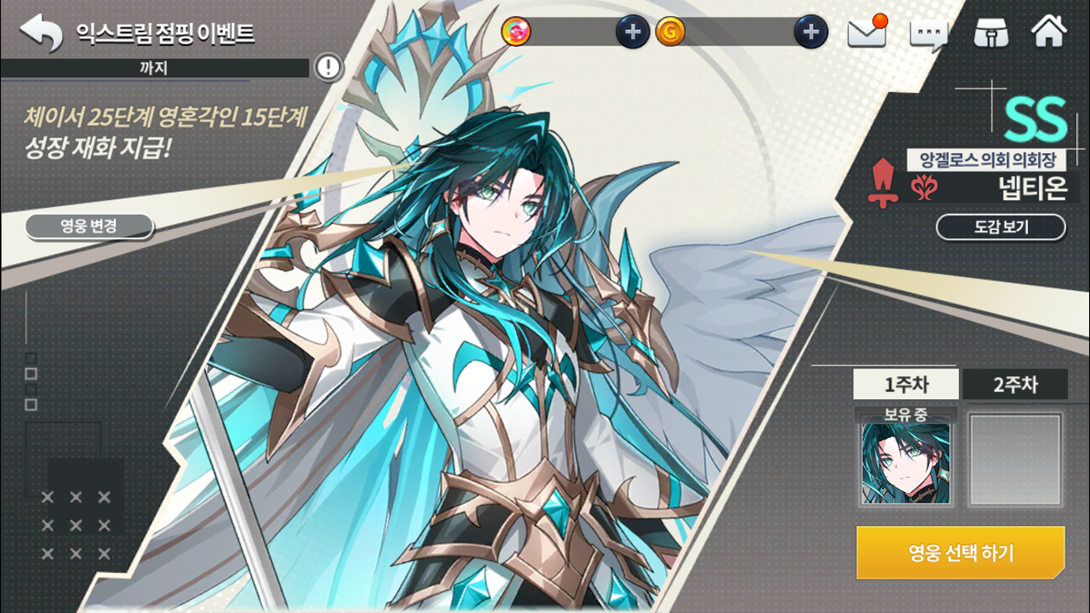Viewport: 1090px width, 613px height.
Task: Add gold with the plus button
Action: click(x=810, y=32)
